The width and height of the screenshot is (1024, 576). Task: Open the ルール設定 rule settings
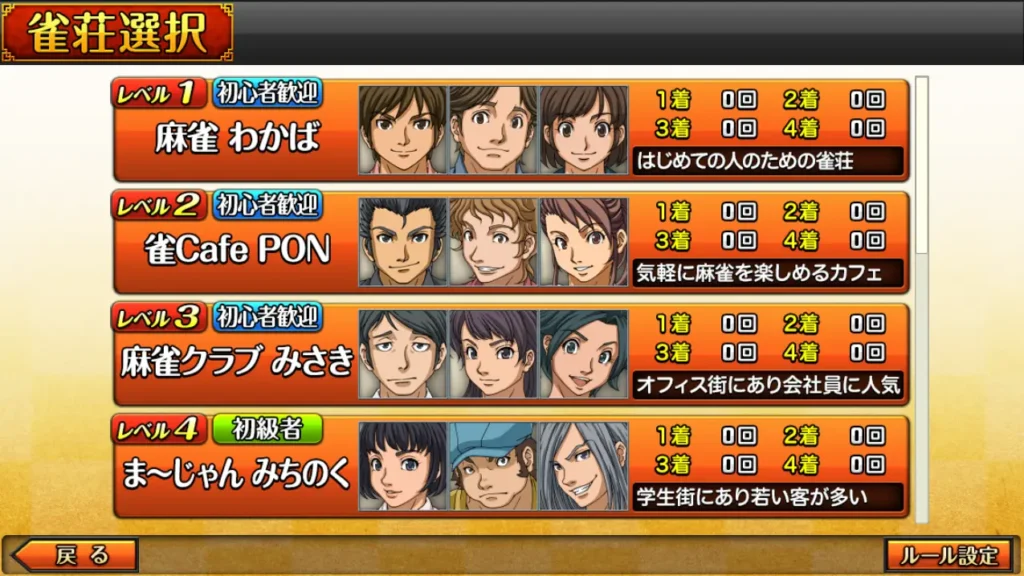coord(948,555)
